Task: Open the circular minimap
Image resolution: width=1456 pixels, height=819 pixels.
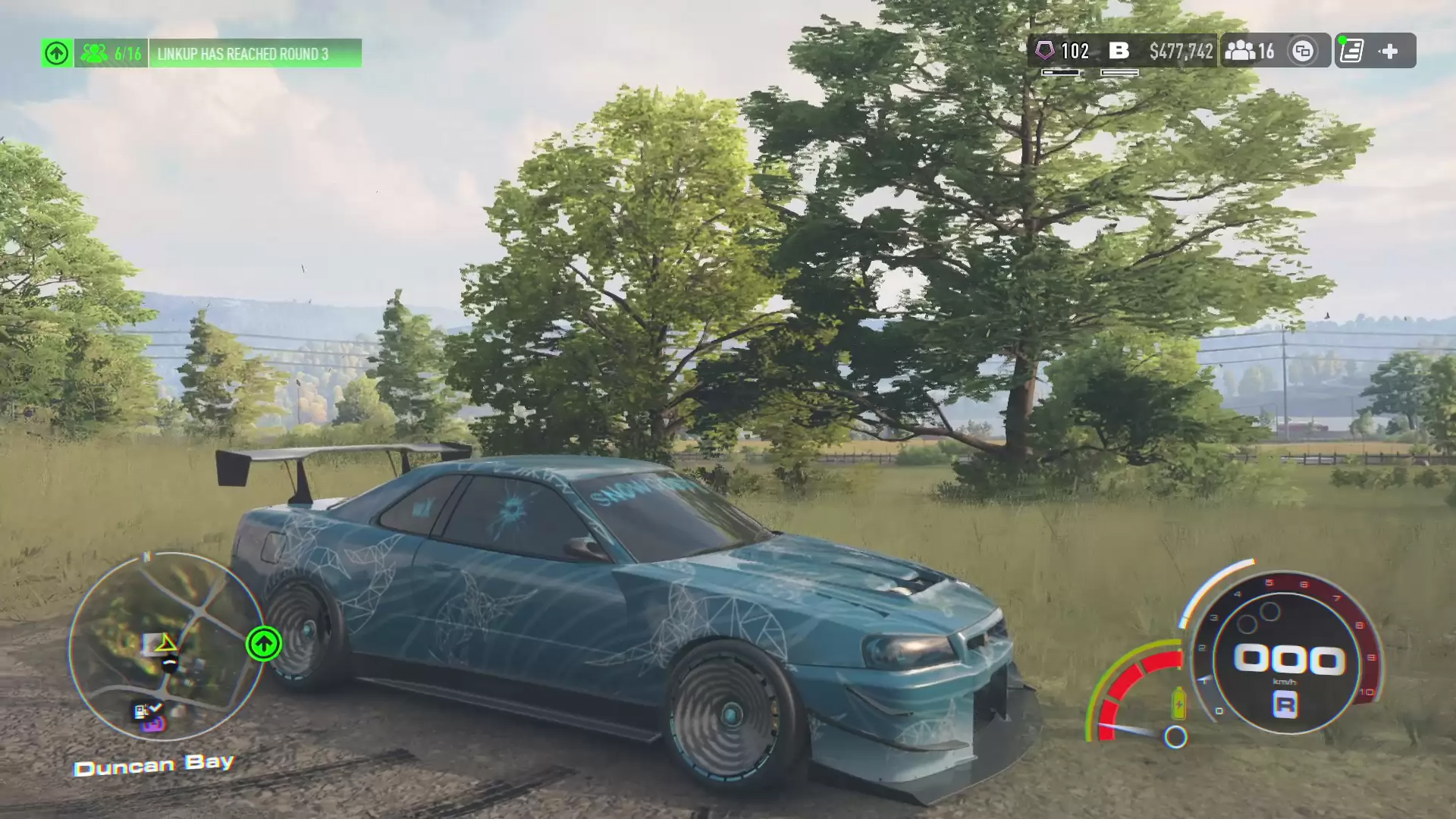Action: 165,646
